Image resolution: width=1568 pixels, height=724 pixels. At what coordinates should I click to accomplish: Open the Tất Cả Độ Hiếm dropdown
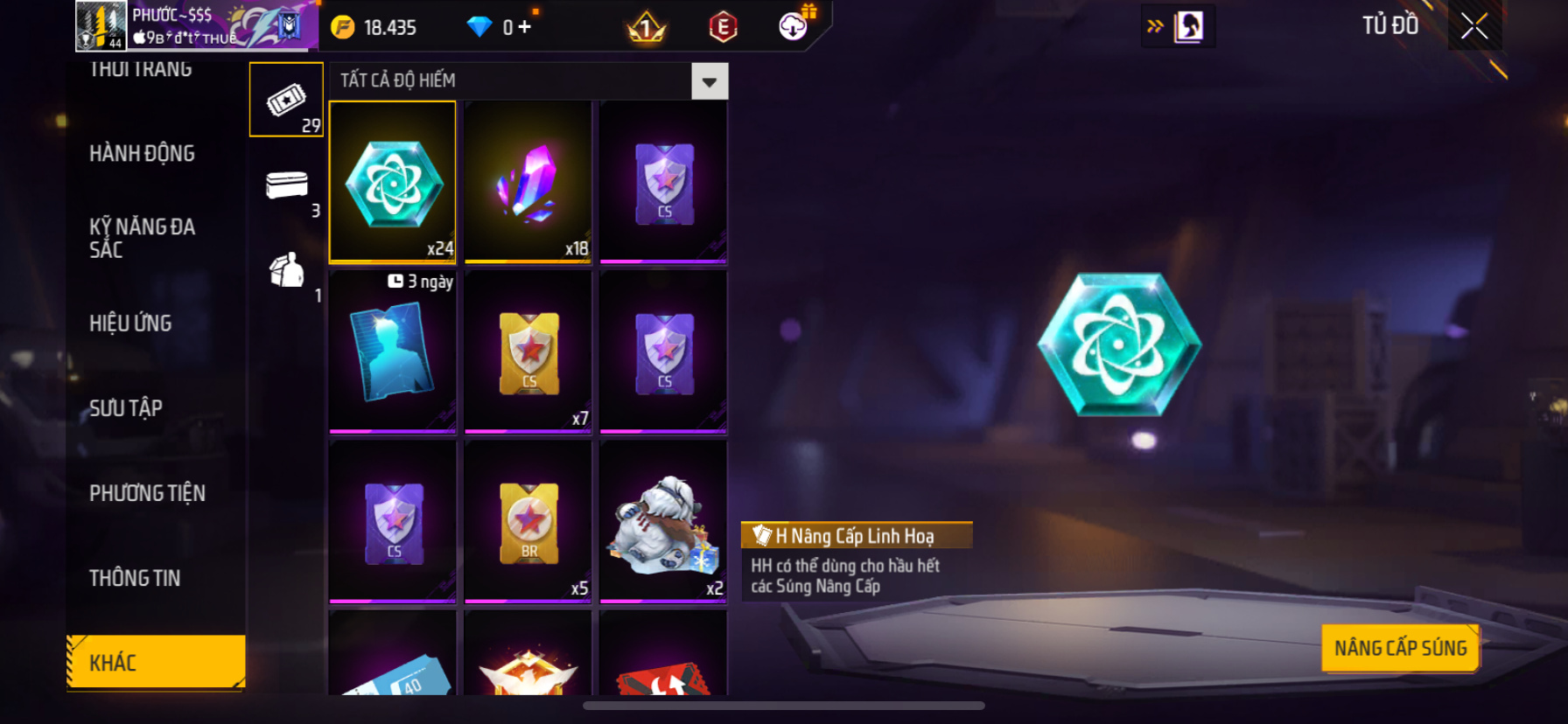coord(709,81)
